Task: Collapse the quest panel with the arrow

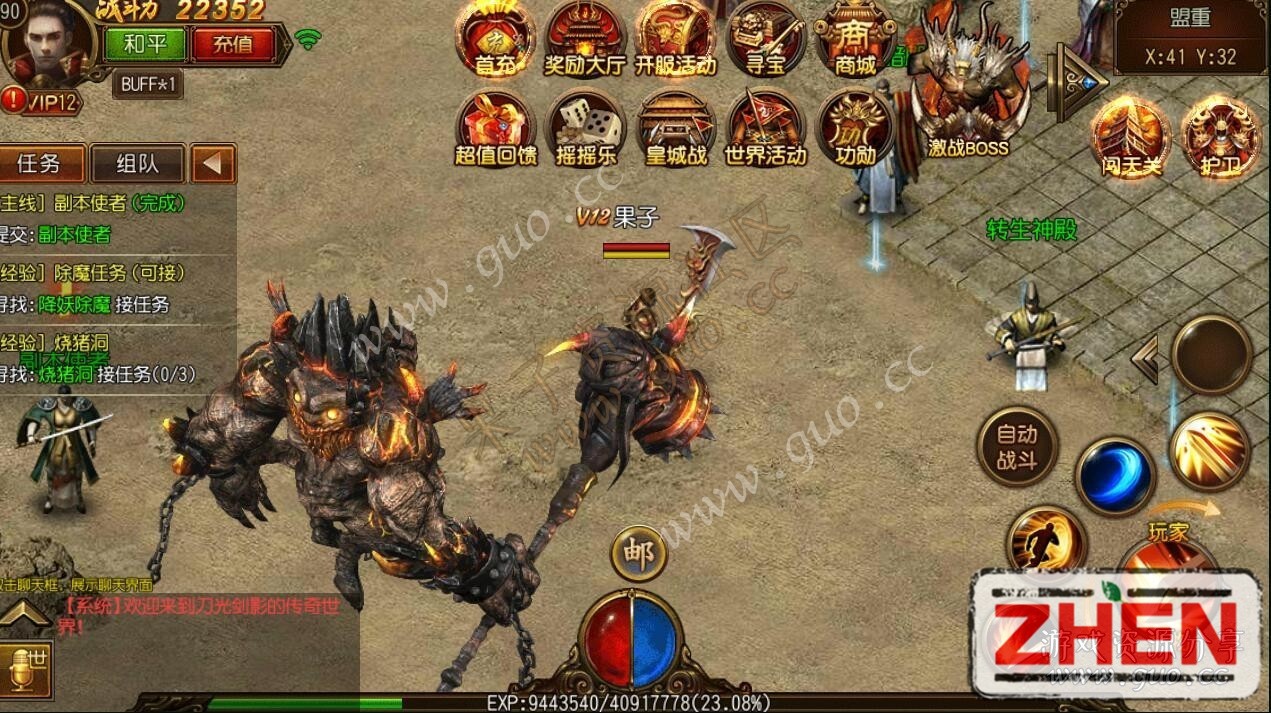Action: (213, 164)
